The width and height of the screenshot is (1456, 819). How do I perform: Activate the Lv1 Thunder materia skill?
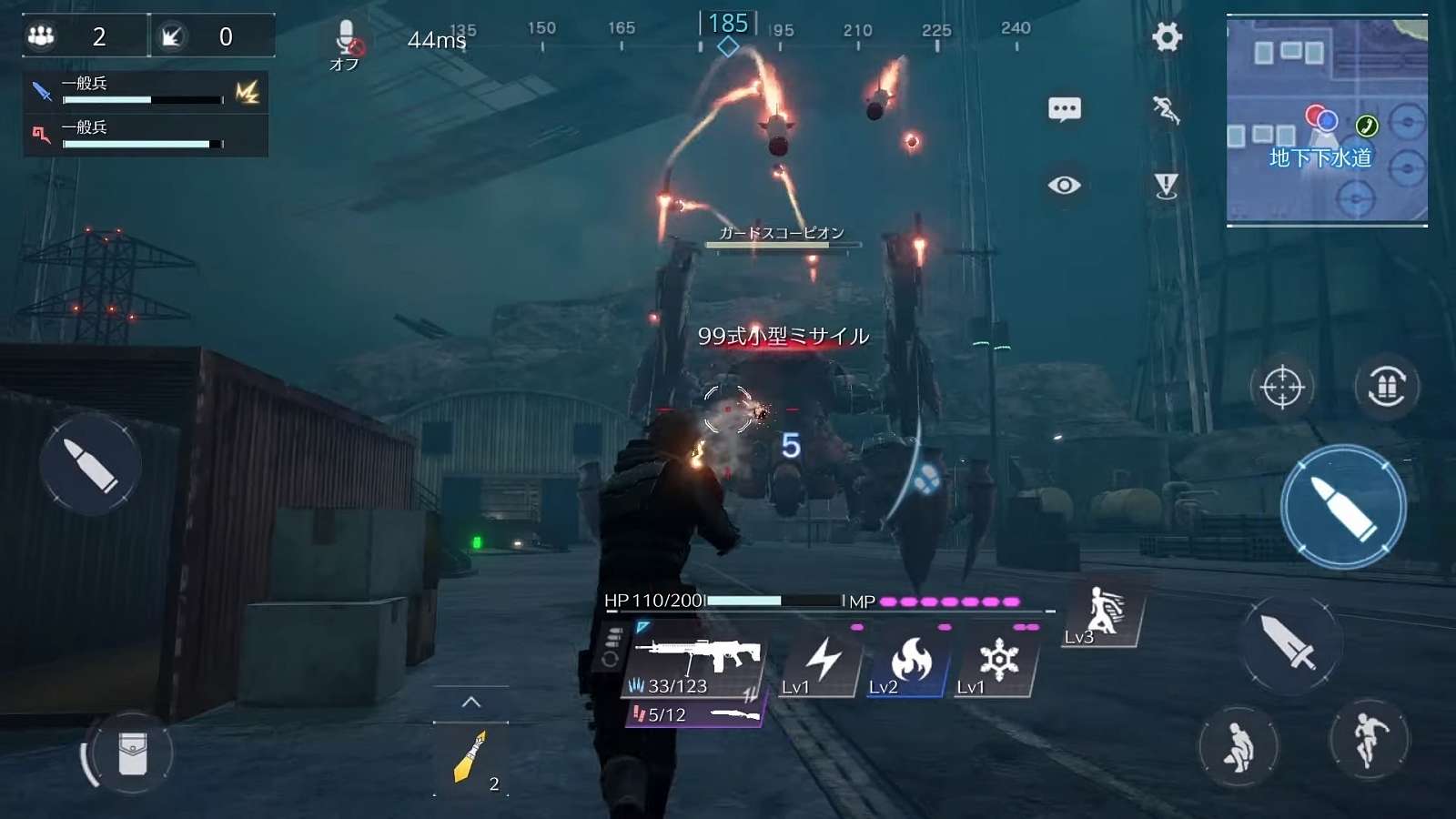822,660
